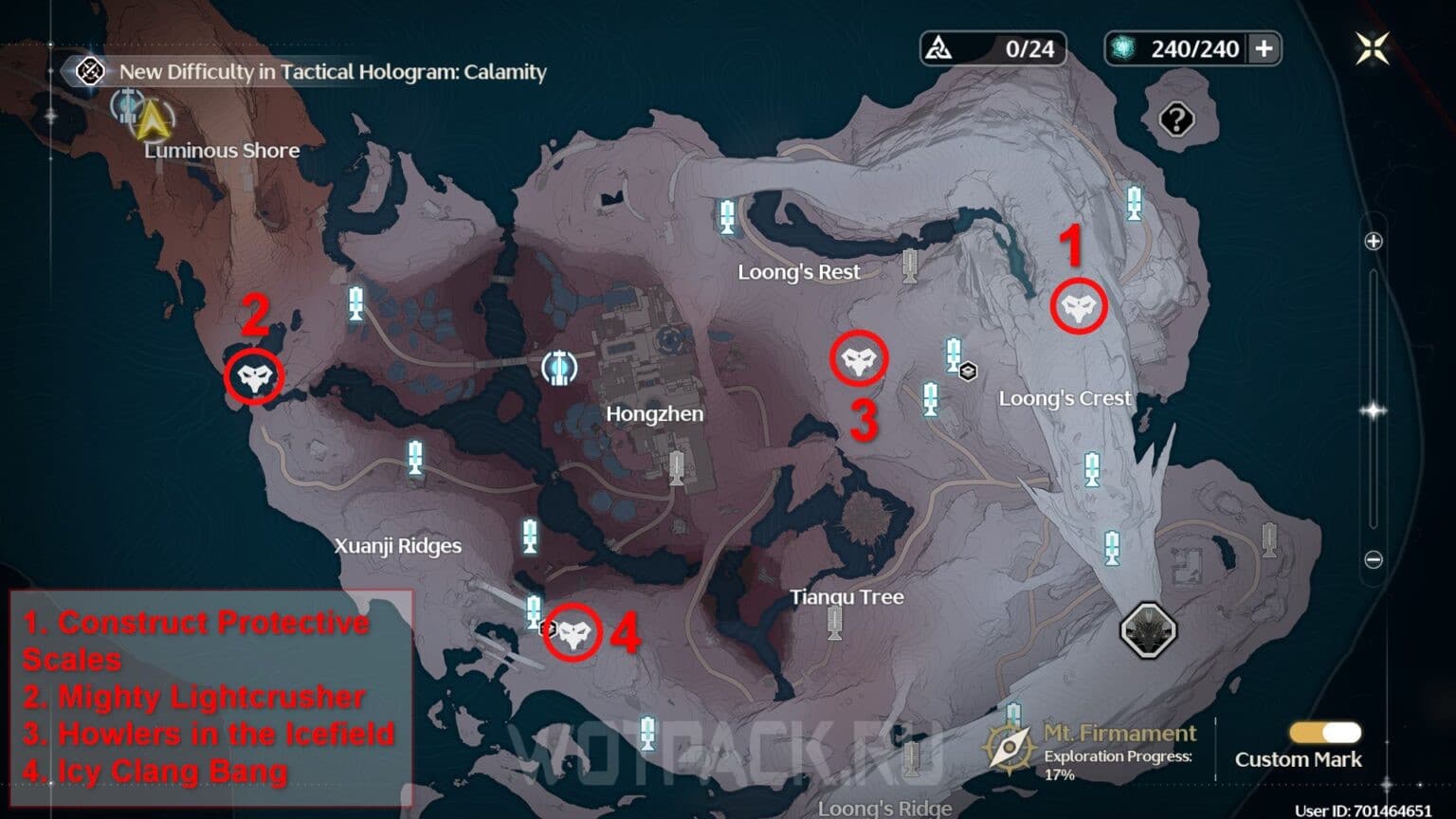This screenshot has height=819, width=1456.
Task: Click boss marker 1 at Loong's Crest
Action: tap(1076, 305)
